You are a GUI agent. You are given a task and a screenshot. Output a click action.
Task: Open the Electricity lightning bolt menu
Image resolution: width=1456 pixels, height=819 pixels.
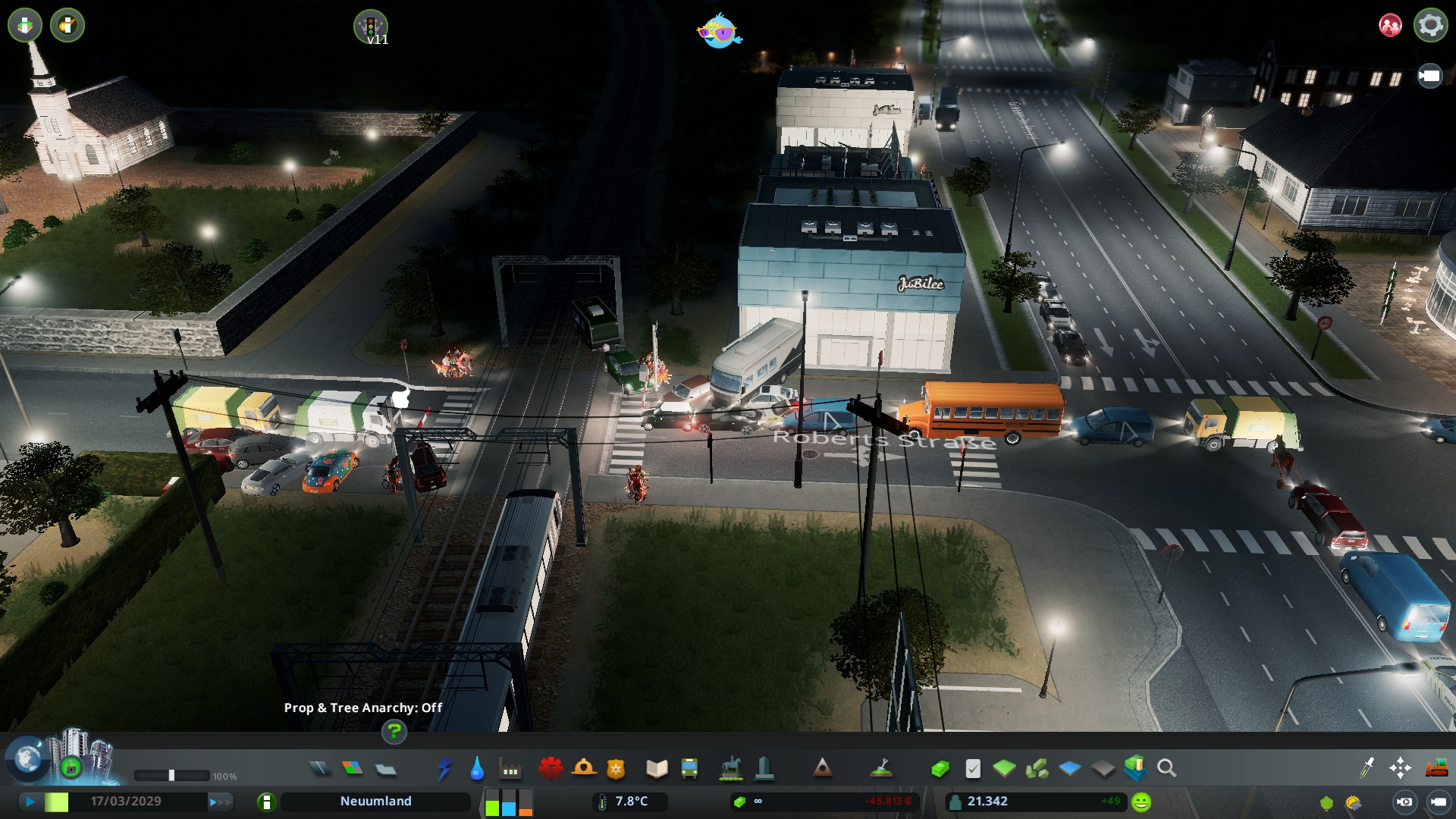tap(444, 769)
